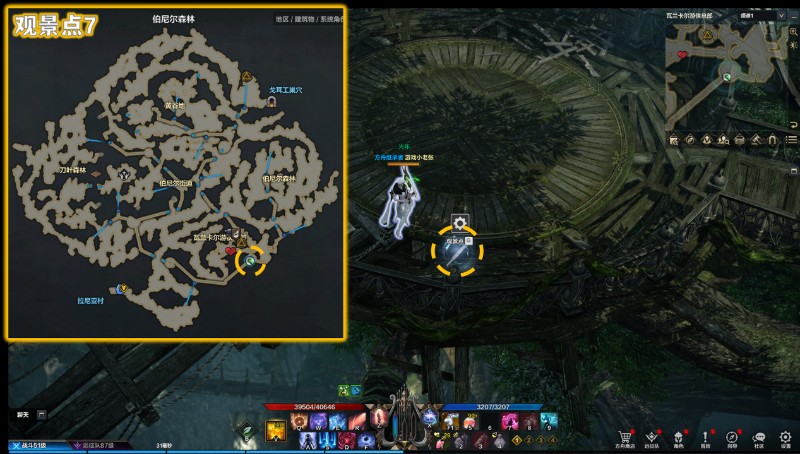Screen dimensions: 800x454
Task: Click the triangle marker on the minimap
Action: click(707, 34)
